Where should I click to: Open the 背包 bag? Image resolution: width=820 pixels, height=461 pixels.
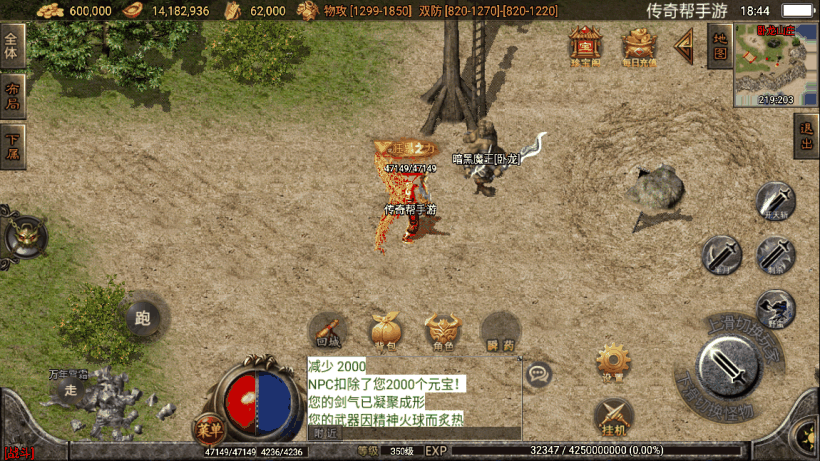[385, 332]
